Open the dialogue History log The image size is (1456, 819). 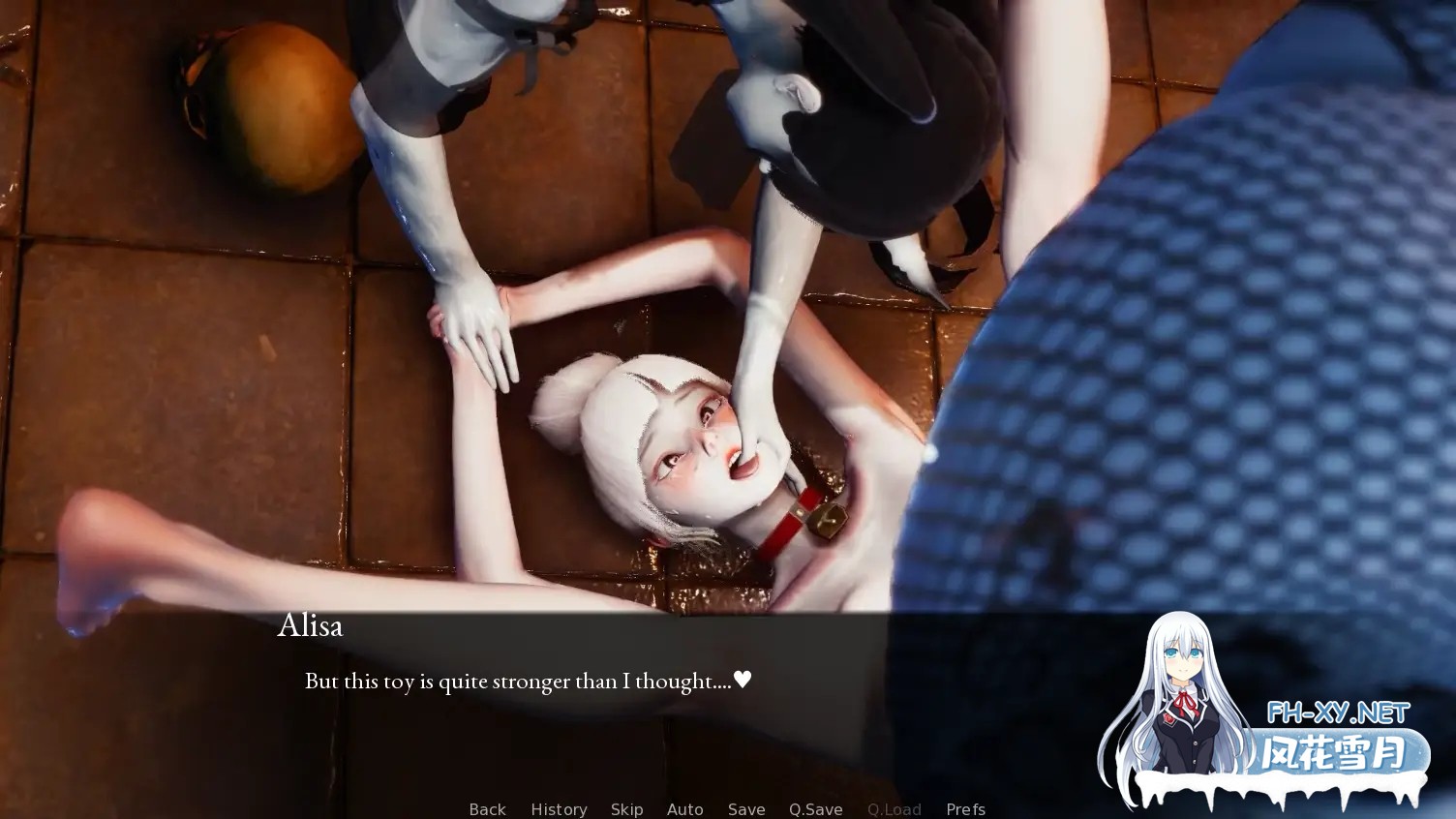coord(559,808)
